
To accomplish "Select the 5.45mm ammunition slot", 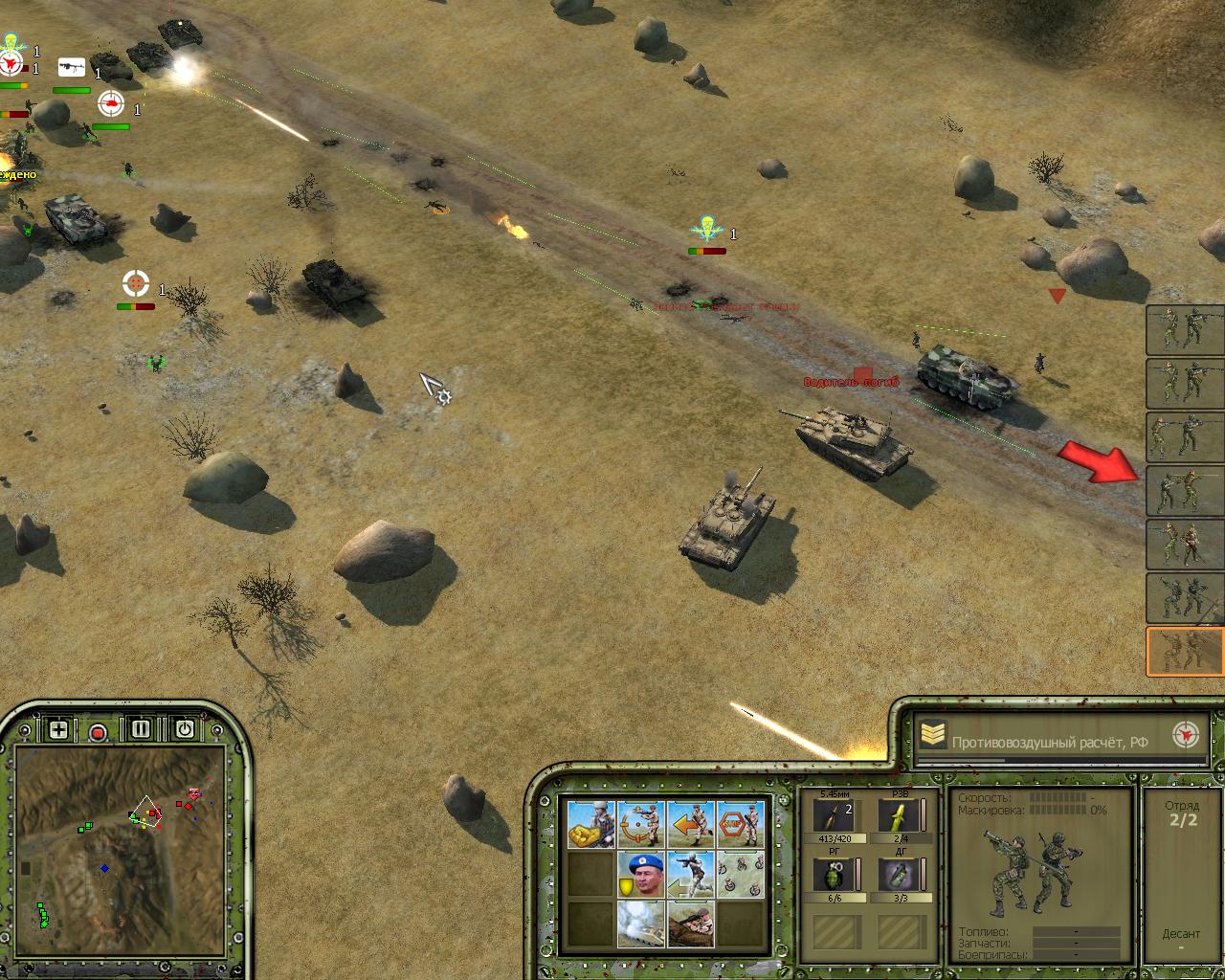I will pos(835,816).
